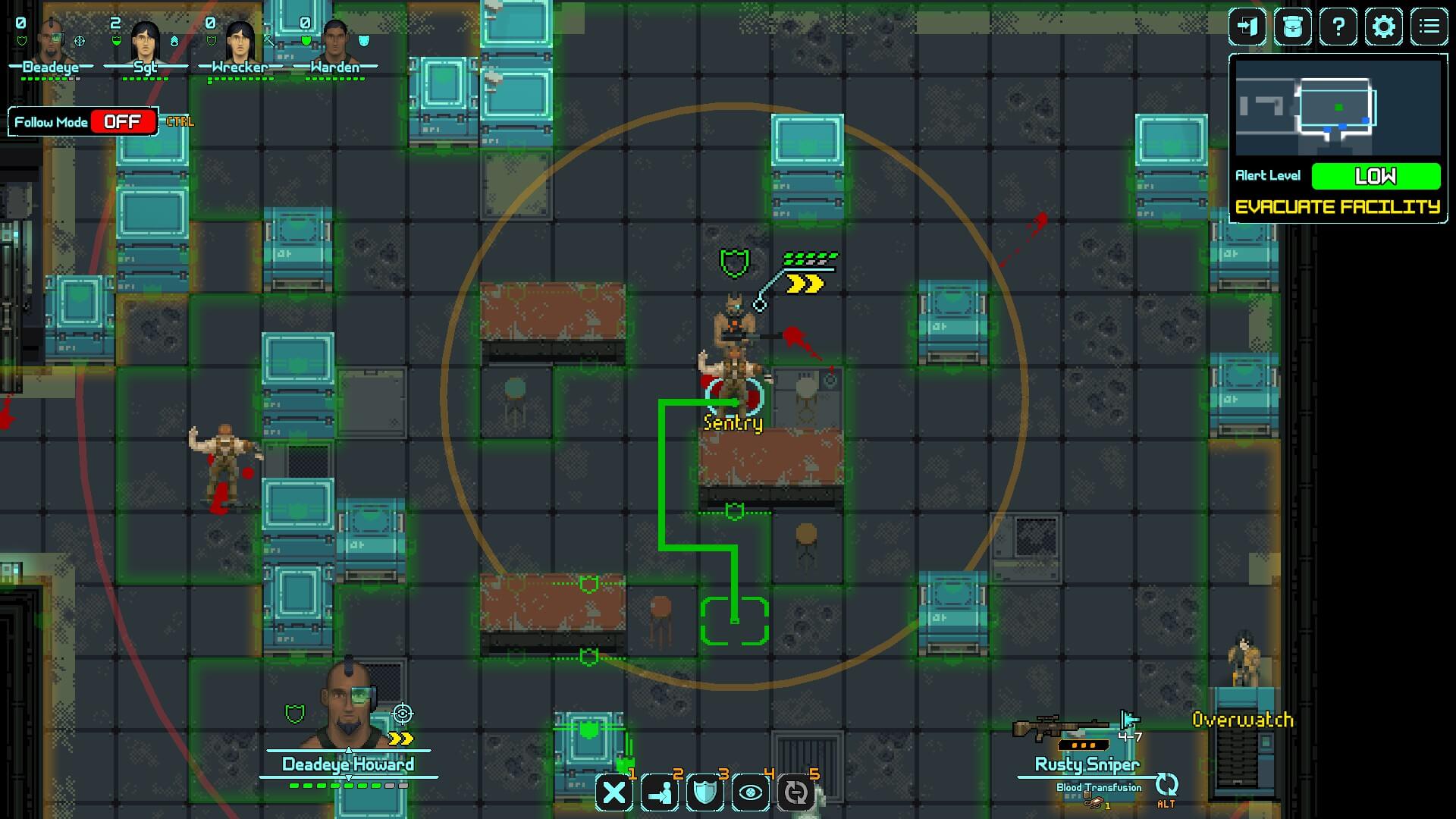Switch to the Warden squad portrait

pyautogui.click(x=334, y=42)
